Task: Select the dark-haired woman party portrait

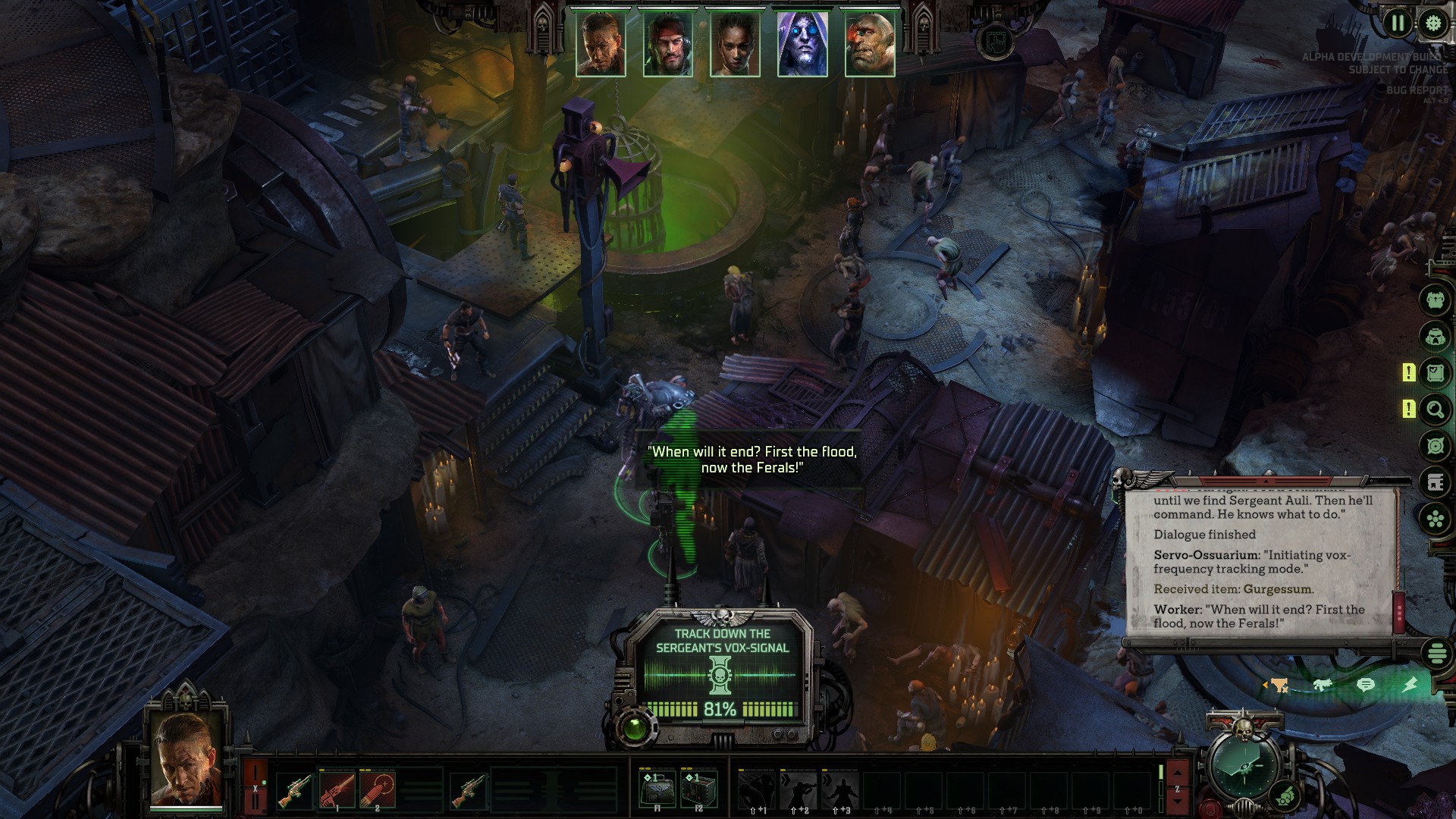Action: point(735,44)
